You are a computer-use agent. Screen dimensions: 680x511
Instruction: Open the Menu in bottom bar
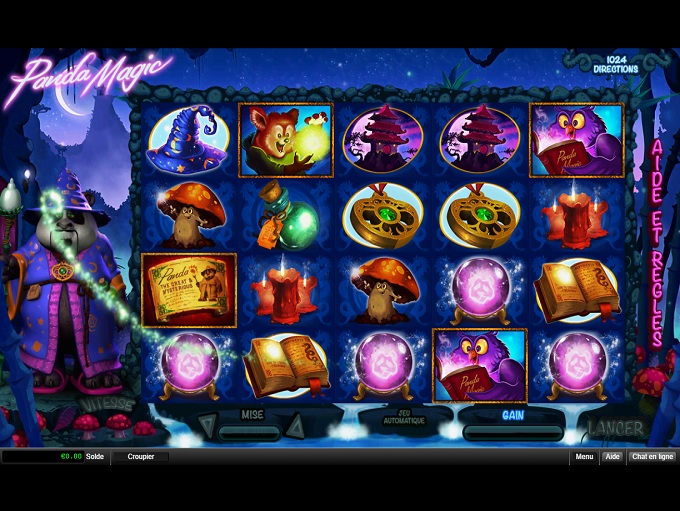click(x=584, y=457)
